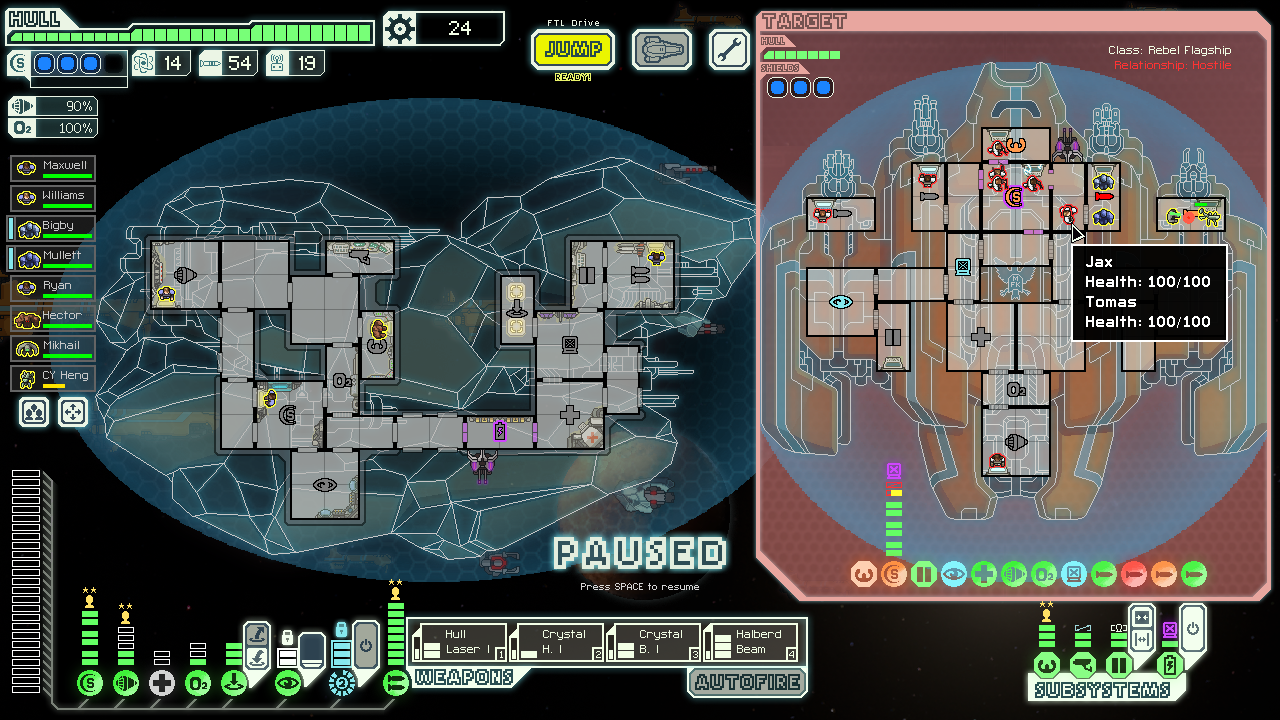
Task: Add power to the medbay system
Action: coord(161,683)
